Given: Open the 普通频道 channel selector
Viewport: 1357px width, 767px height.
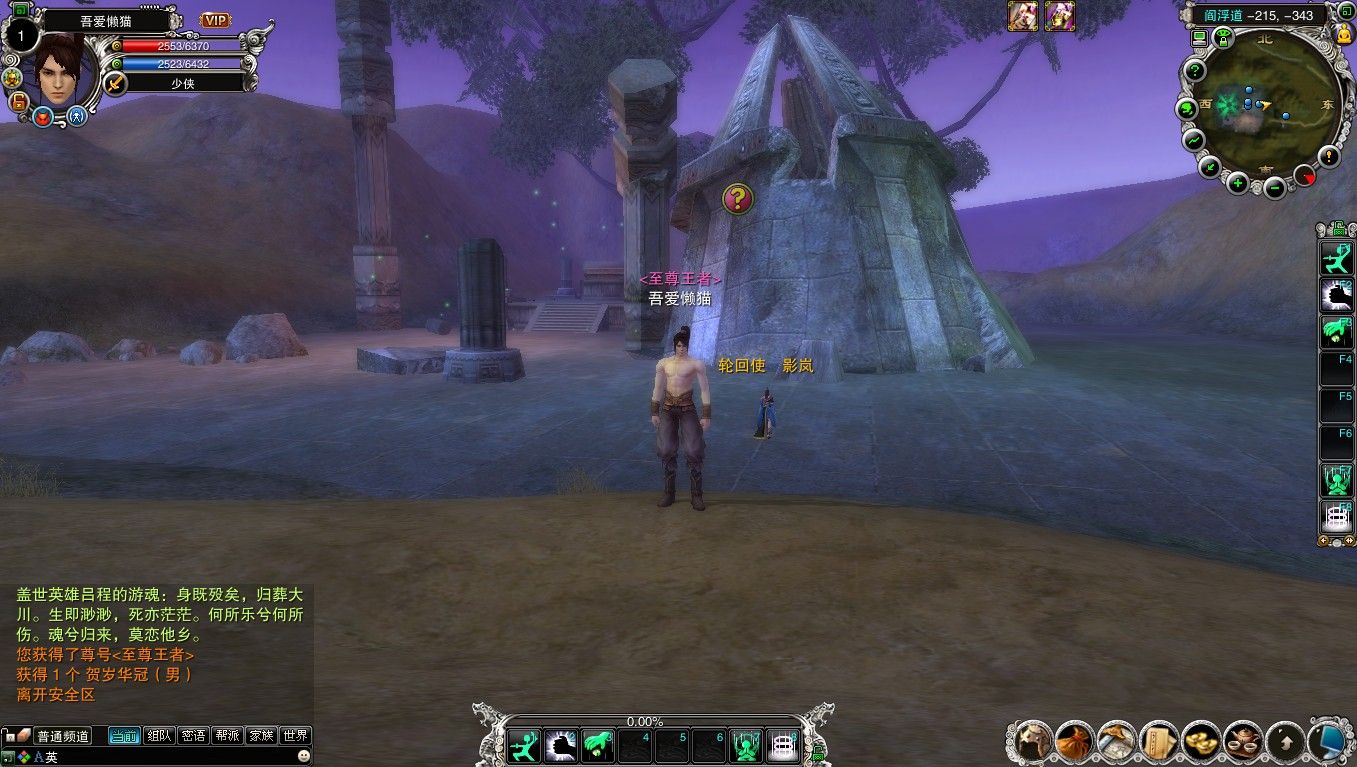Looking at the screenshot, I should (63, 736).
